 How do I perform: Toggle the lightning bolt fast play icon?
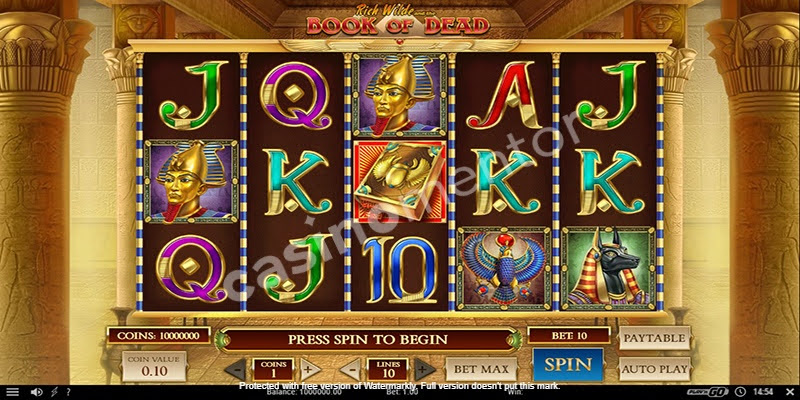54,391
